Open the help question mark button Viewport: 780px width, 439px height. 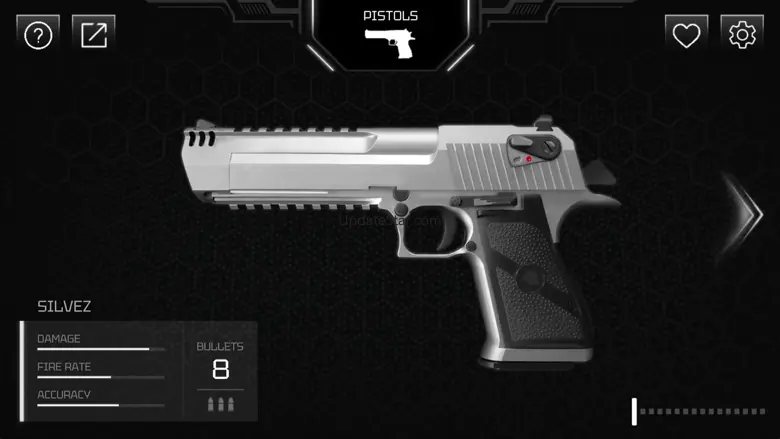point(38,36)
